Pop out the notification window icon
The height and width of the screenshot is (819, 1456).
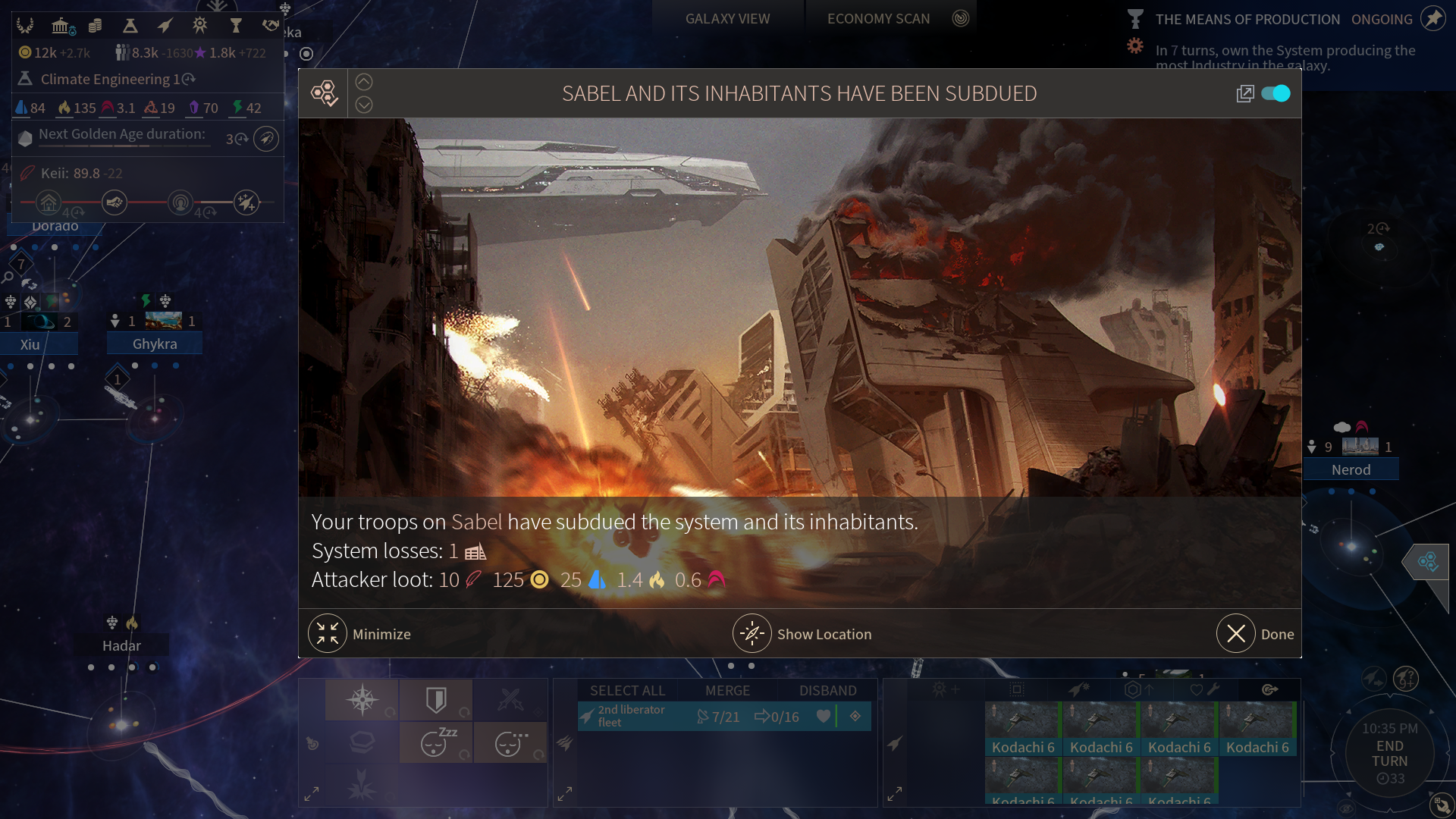[1244, 93]
